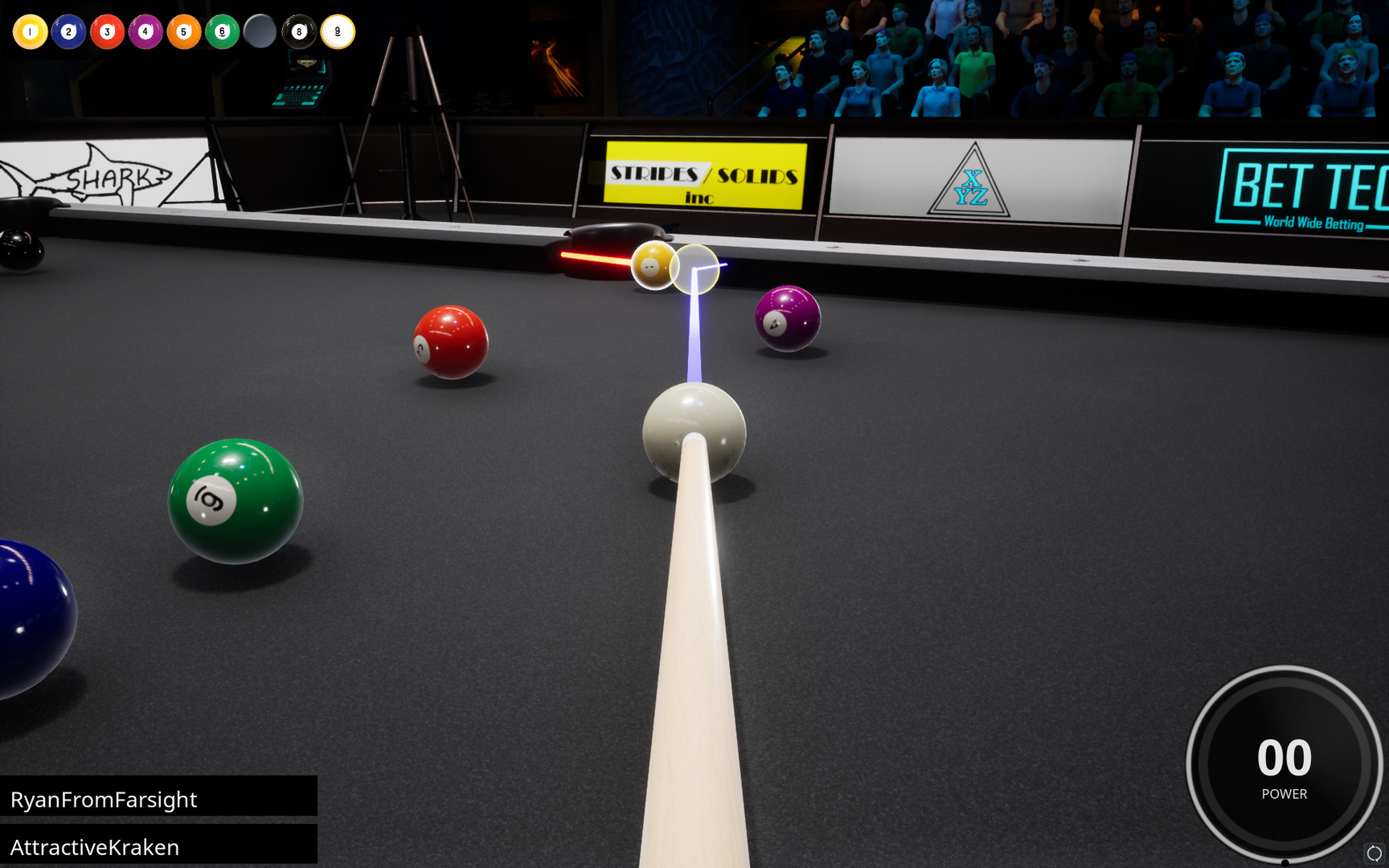
Task: Select the red 3 ball in the rack
Action: click(x=107, y=32)
